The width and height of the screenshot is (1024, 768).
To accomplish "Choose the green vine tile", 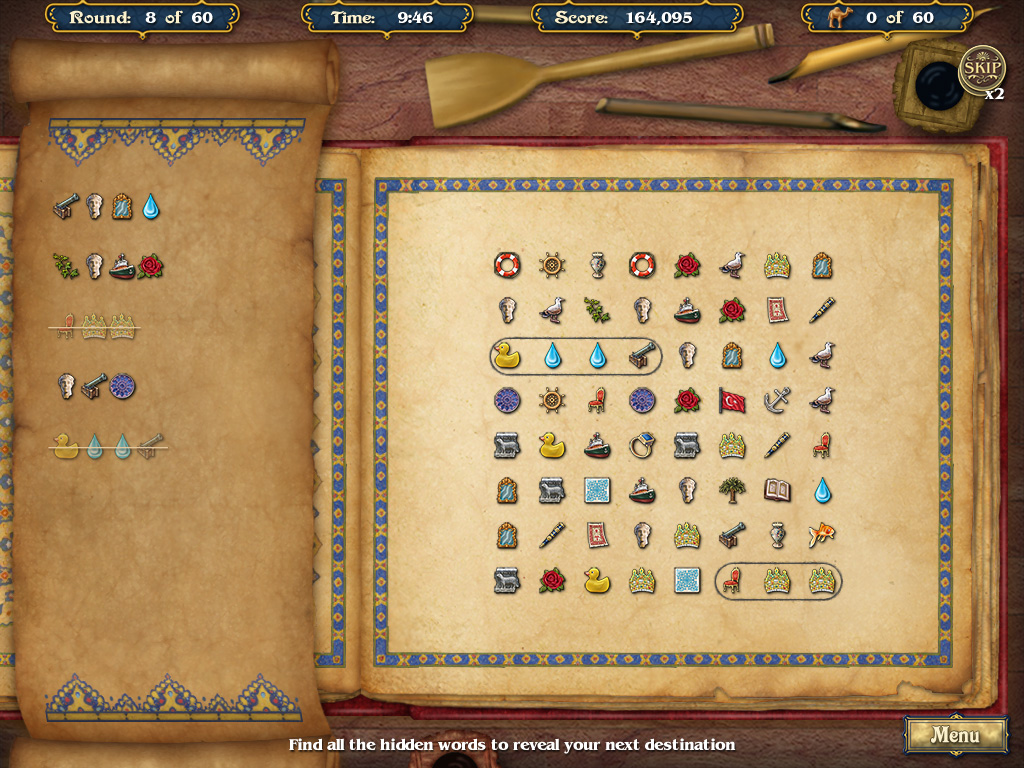I will click(596, 310).
